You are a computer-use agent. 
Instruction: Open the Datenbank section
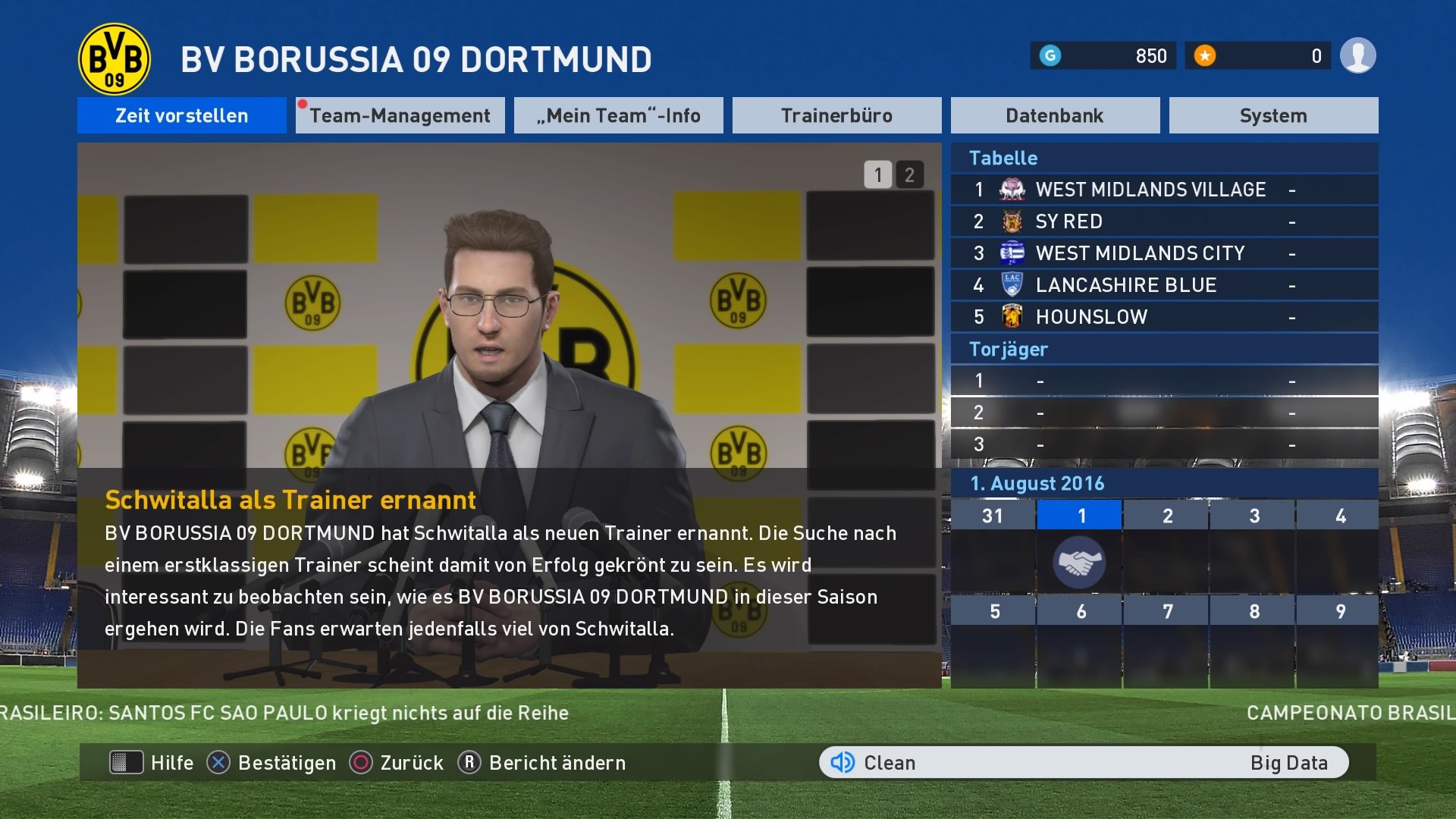1055,115
